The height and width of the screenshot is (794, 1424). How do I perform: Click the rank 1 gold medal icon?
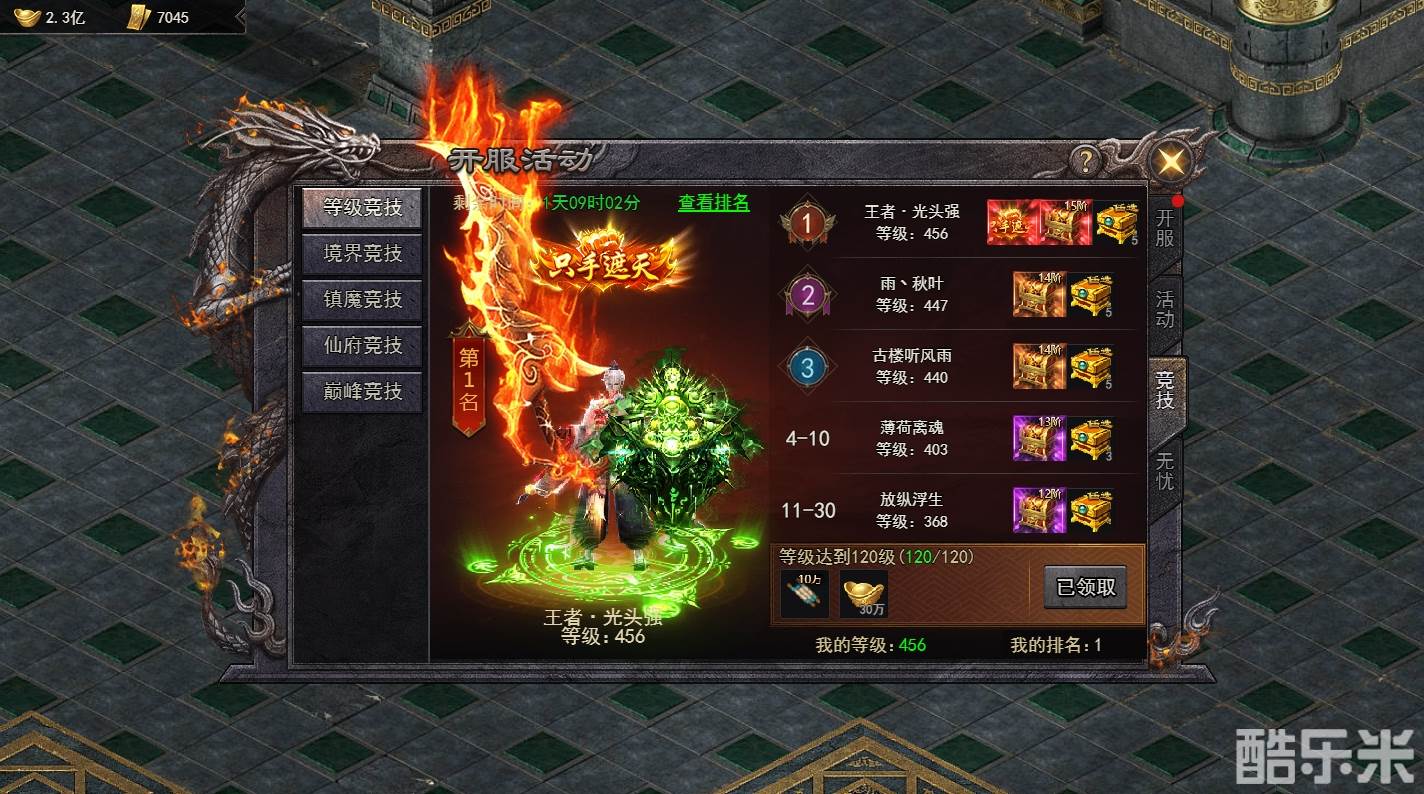coord(806,222)
